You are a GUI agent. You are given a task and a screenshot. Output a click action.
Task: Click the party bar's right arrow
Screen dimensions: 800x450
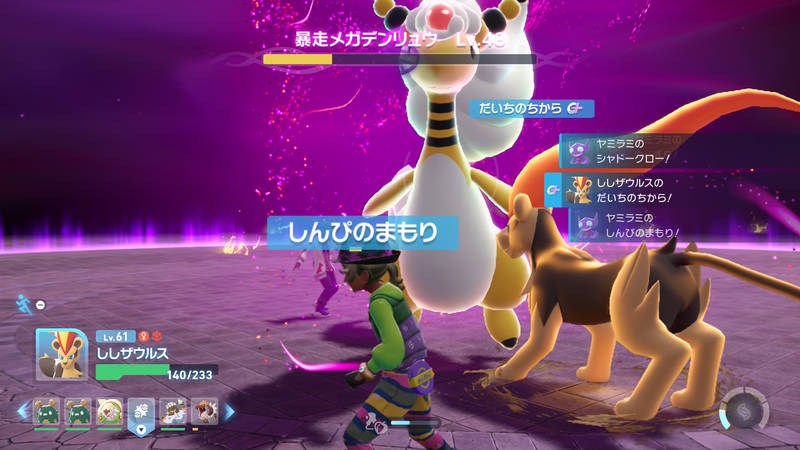[x=229, y=410]
